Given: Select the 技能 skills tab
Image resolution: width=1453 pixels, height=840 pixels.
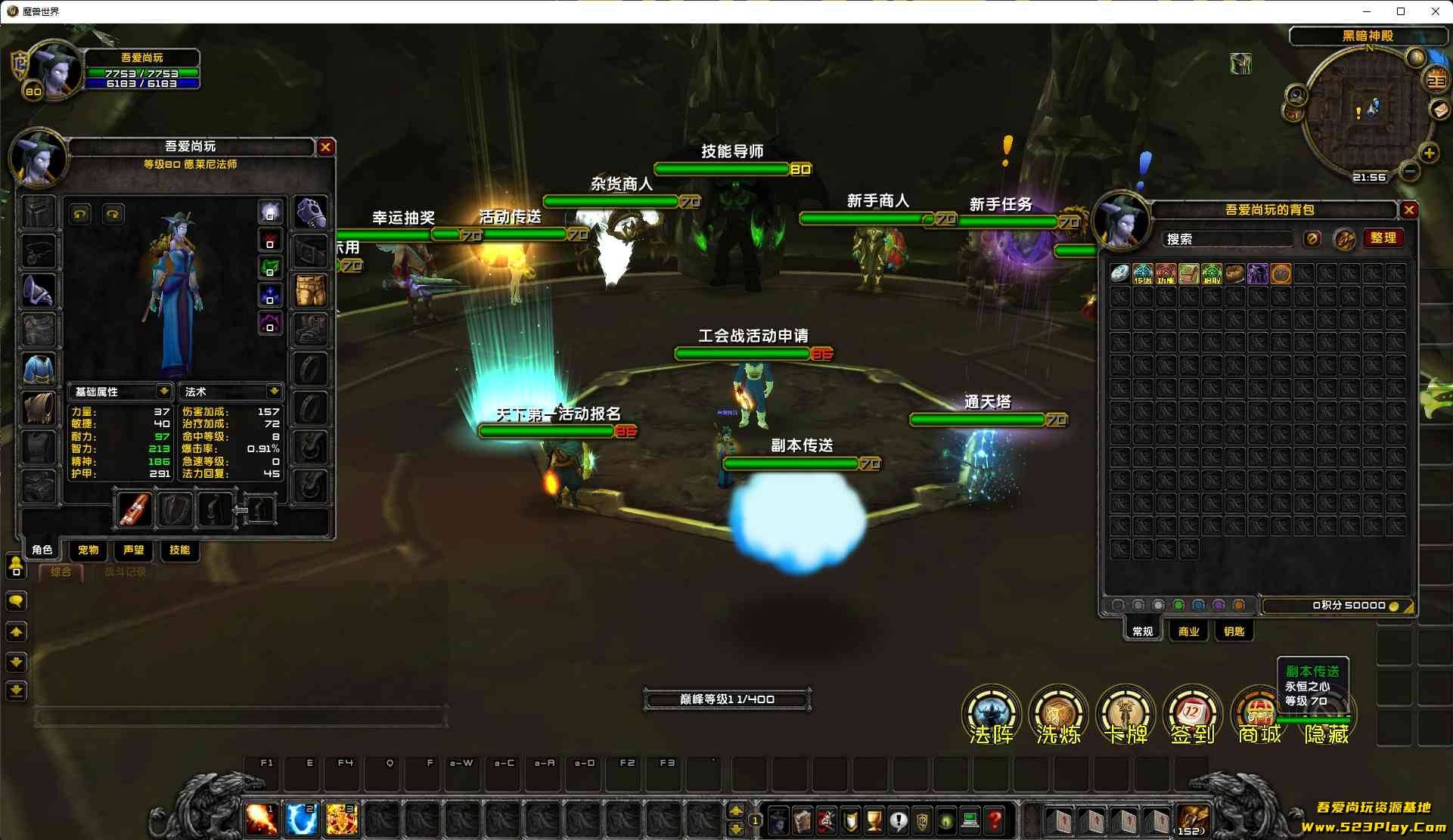Looking at the screenshot, I should coord(179,550).
